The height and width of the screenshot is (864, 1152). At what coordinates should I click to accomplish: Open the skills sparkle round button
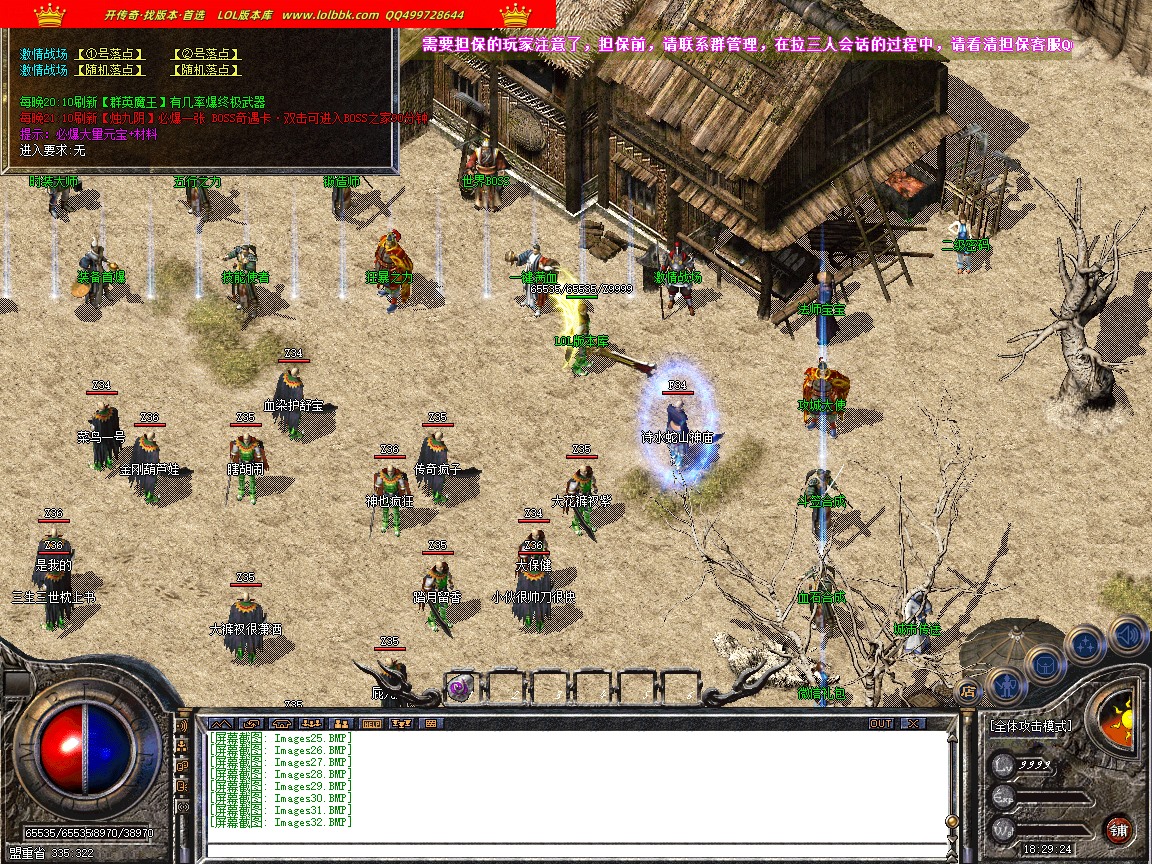pos(1085,644)
